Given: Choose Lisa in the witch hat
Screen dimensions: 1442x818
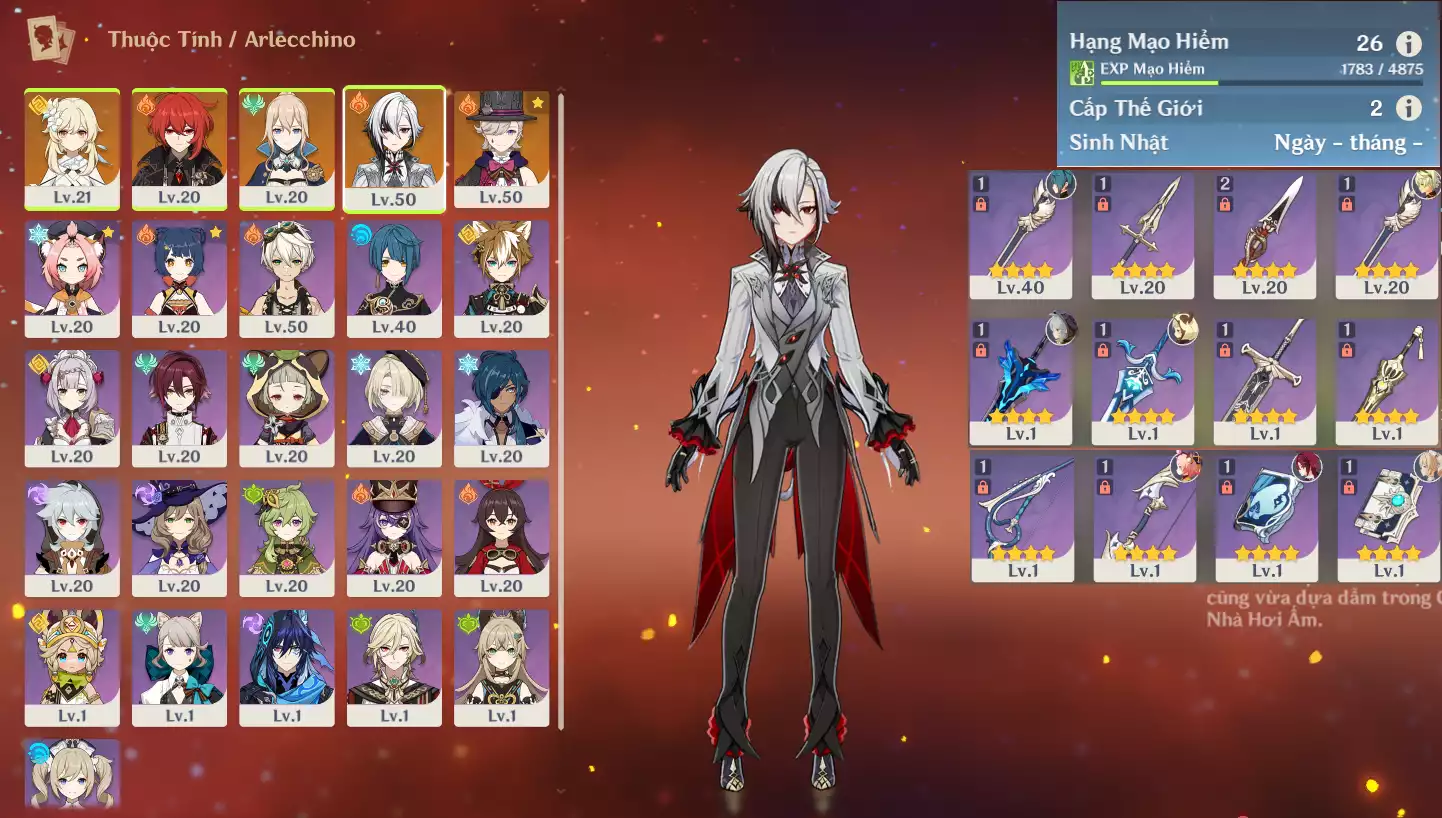Looking at the screenshot, I should pos(179,537).
